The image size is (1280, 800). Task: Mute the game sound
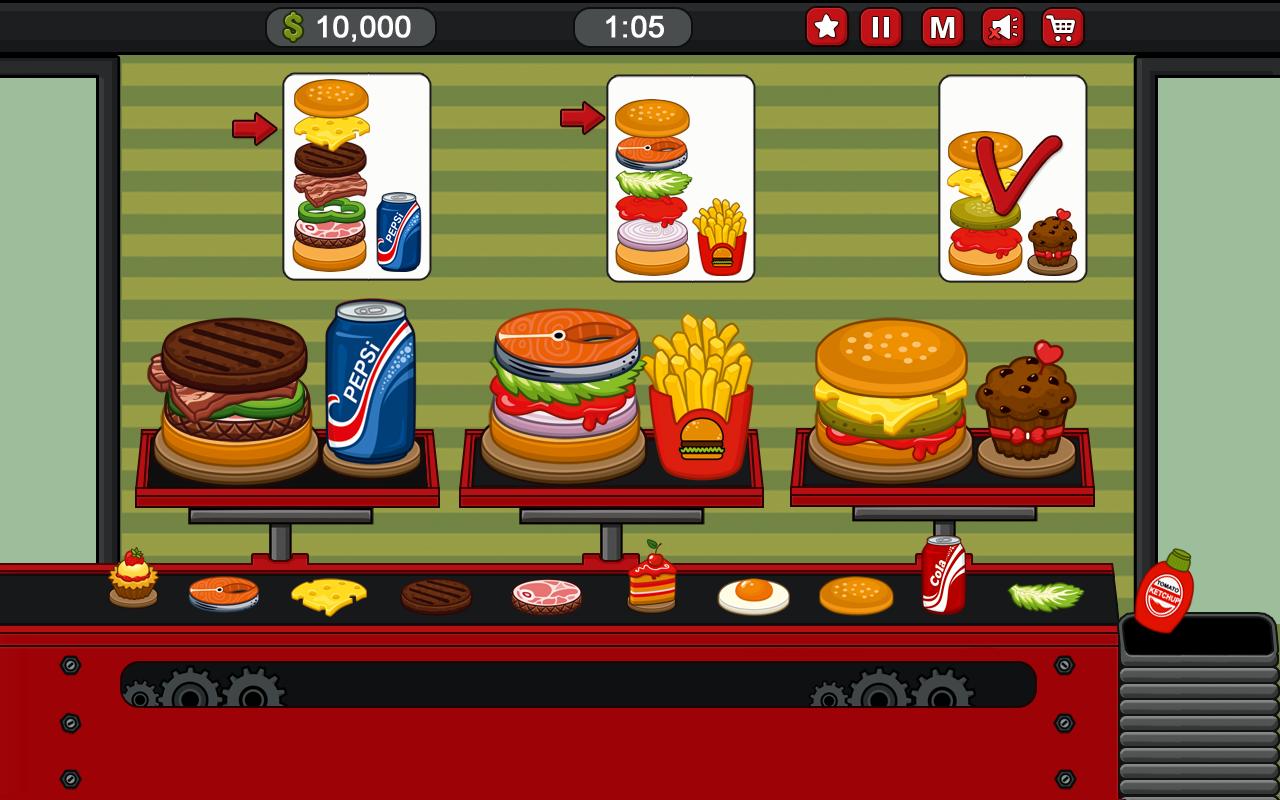(1003, 27)
